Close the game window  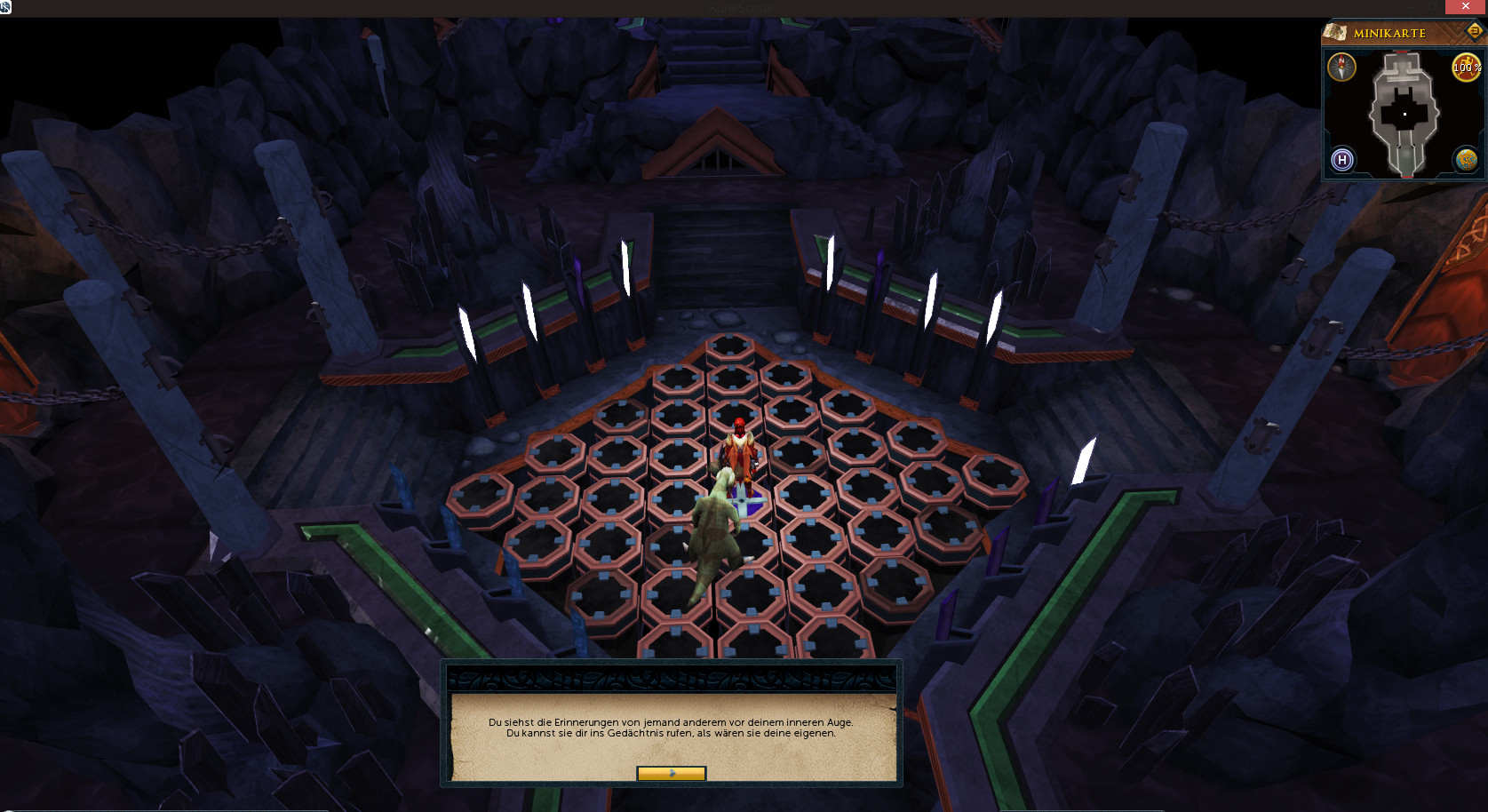[1465, 7]
